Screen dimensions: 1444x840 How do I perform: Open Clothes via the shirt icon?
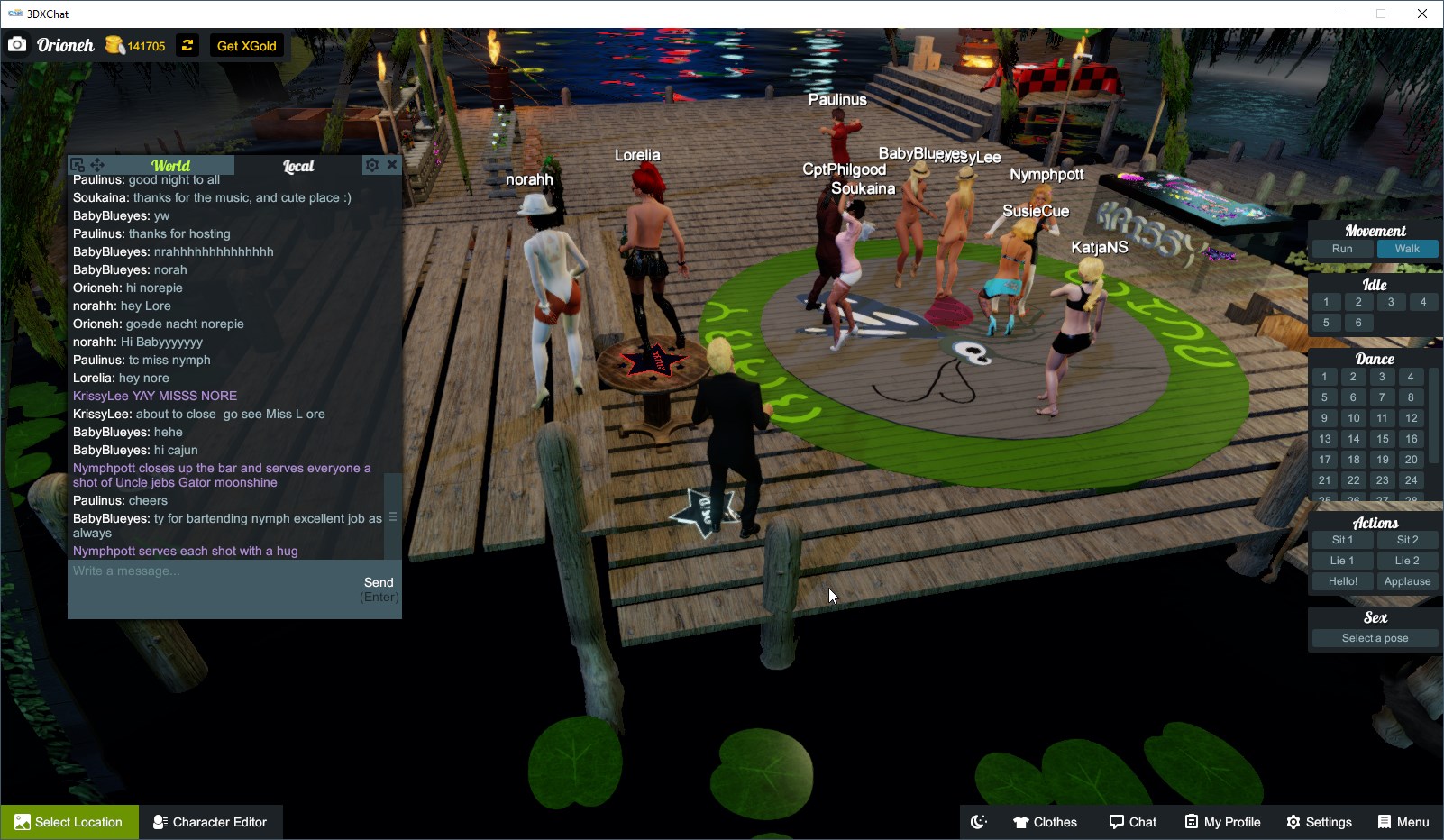click(x=1022, y=821)
